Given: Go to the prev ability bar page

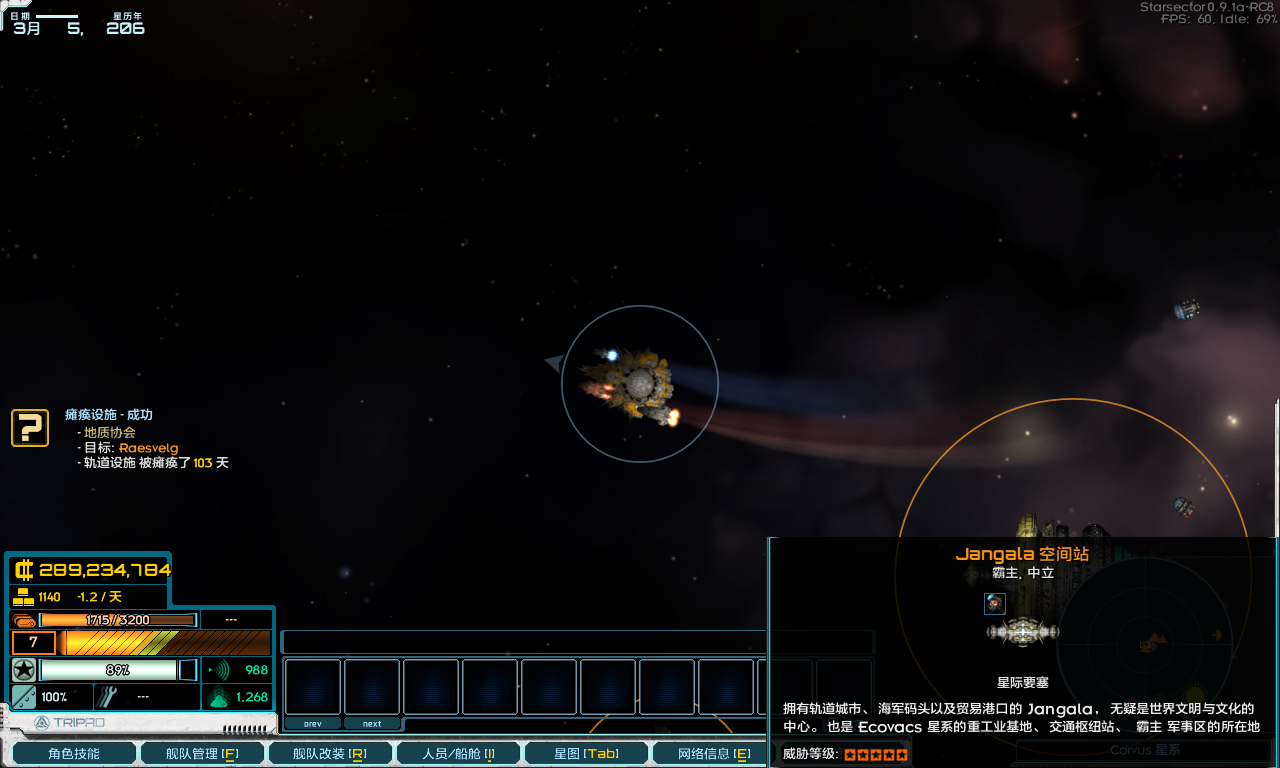Looking at the screenshot, I should (313, 723).
